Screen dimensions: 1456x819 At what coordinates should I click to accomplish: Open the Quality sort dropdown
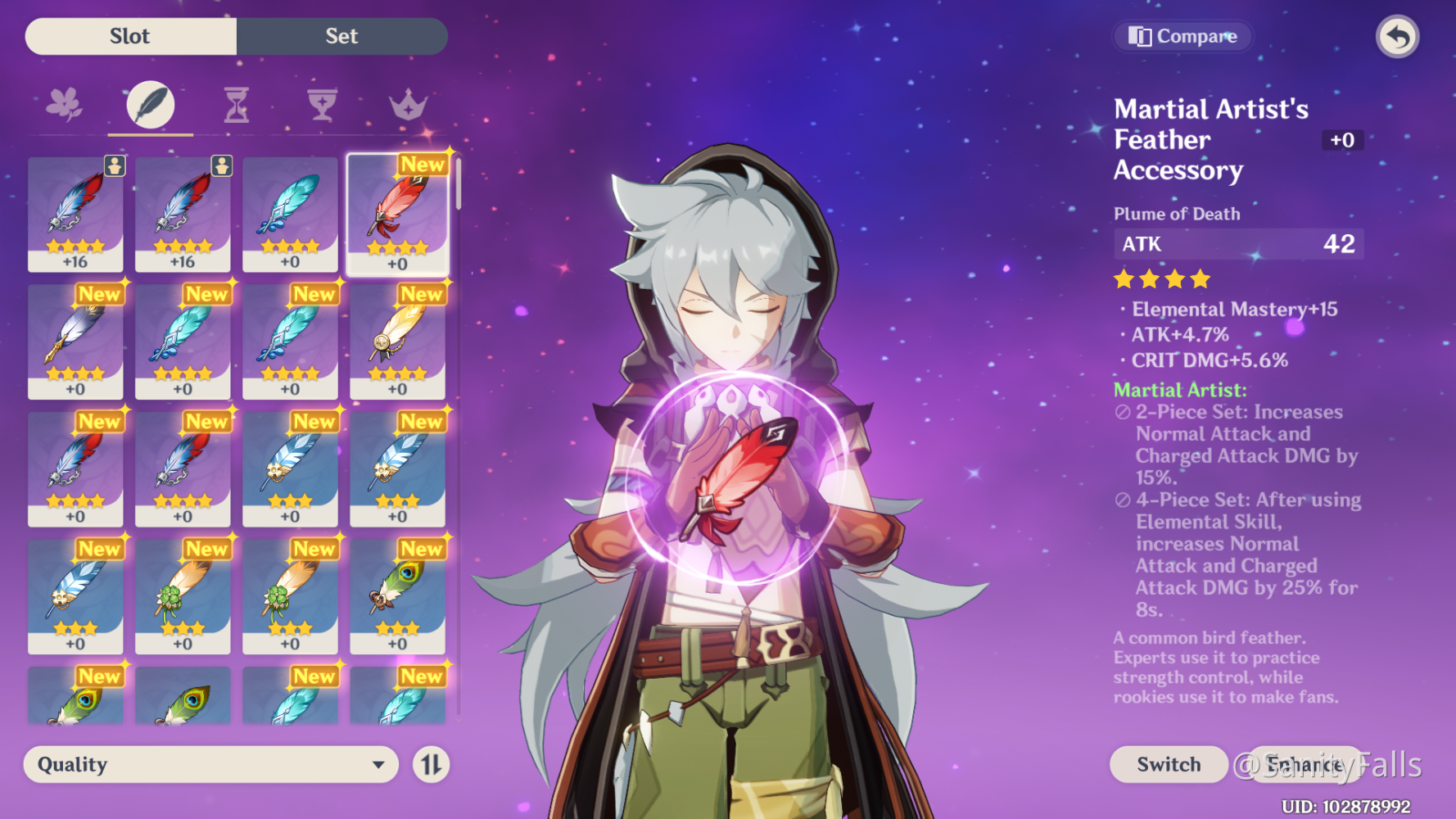[x=211, y=764]
